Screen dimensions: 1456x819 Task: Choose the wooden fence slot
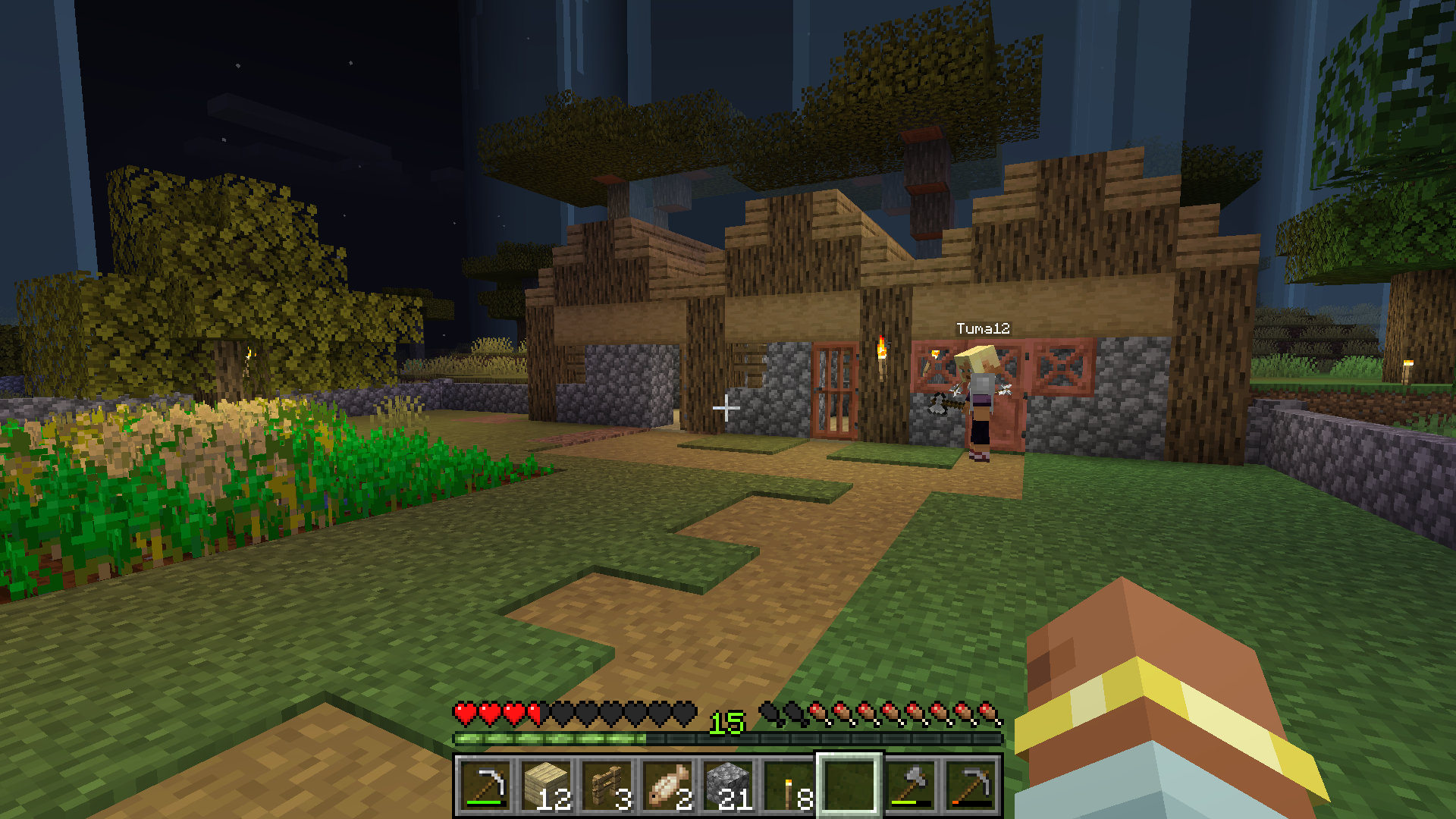point(607,785)
